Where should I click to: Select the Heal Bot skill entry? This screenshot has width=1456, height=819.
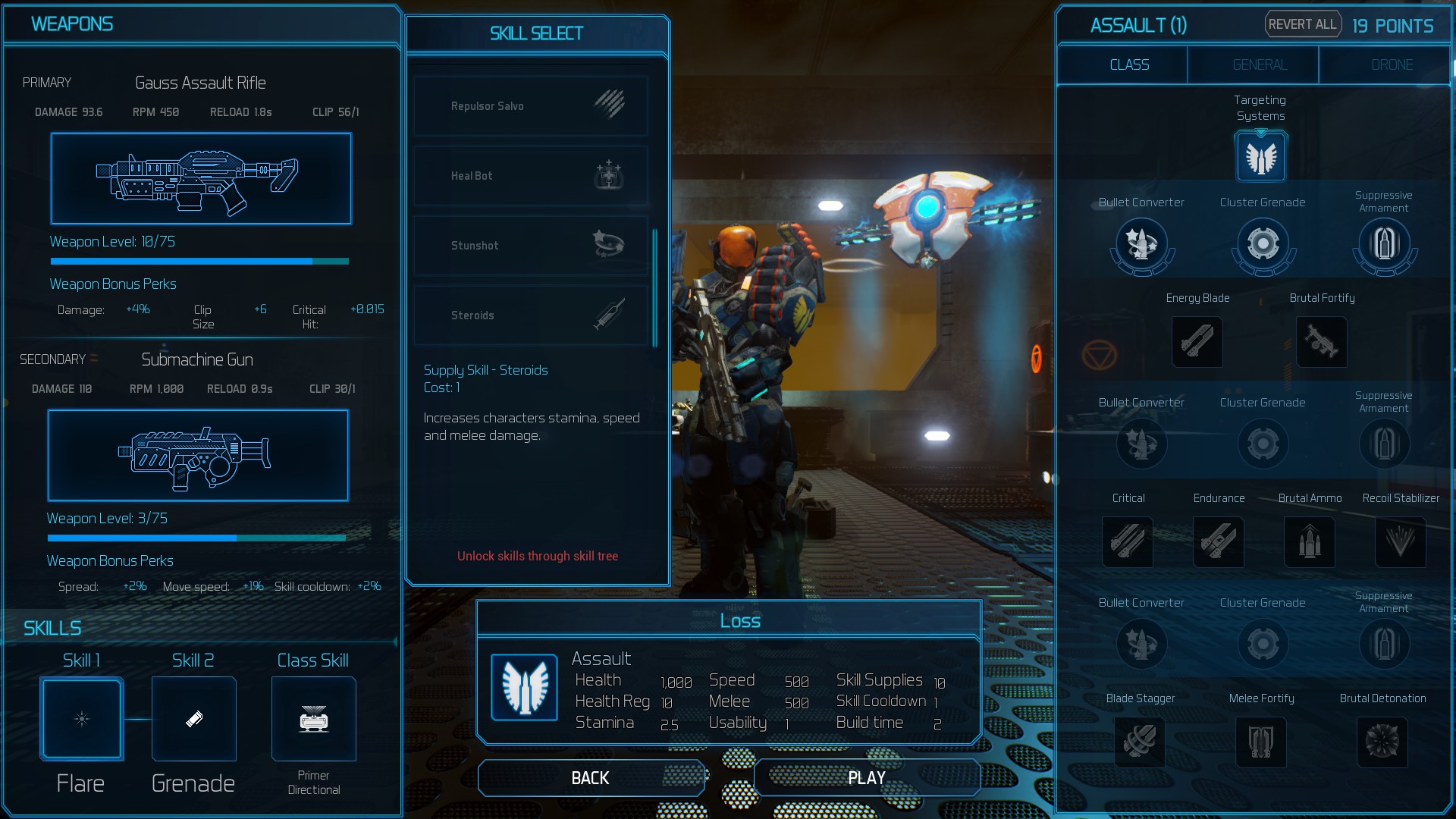[531, 176]
